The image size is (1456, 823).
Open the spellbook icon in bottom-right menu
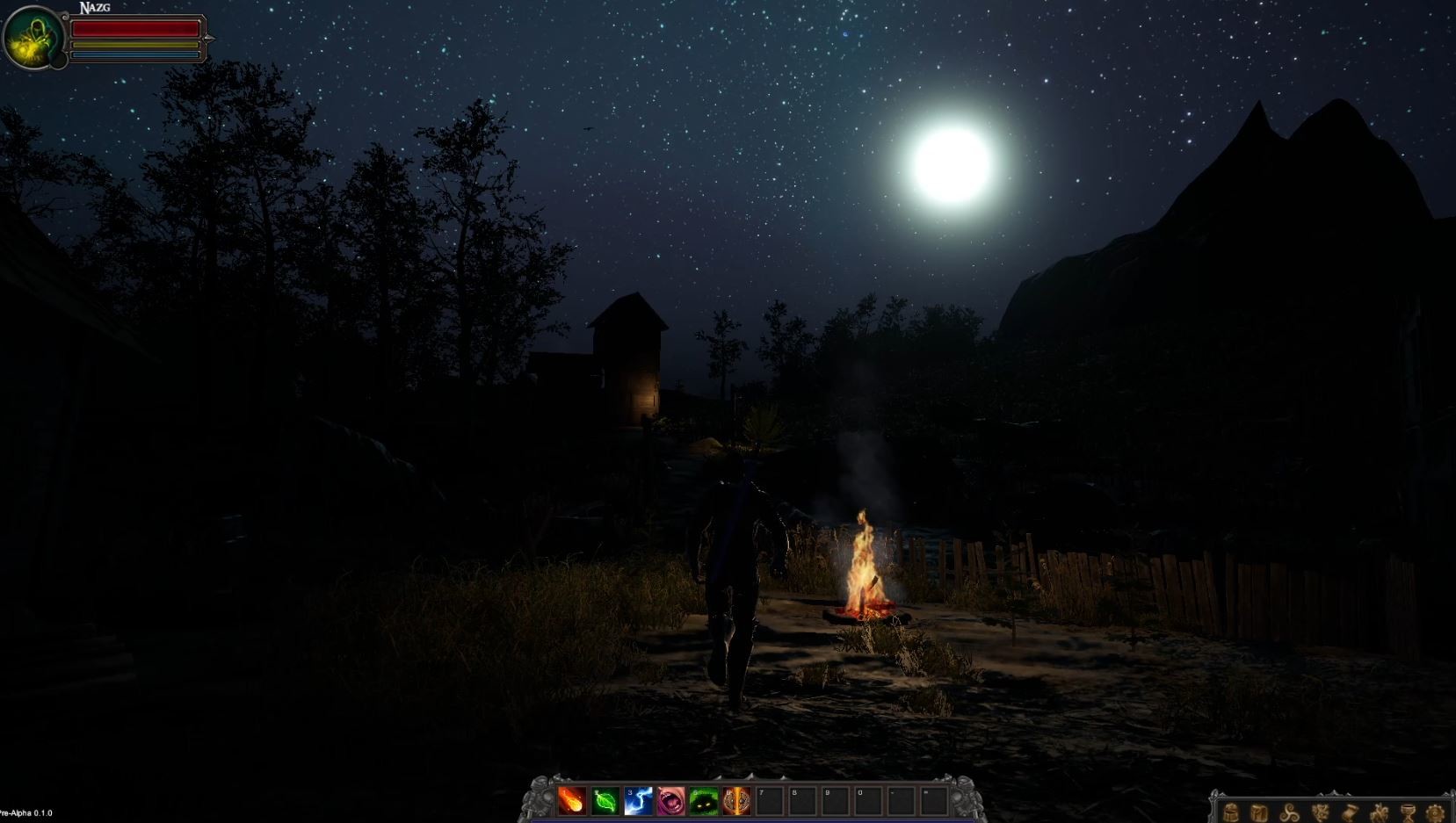tap(1259, 812)
